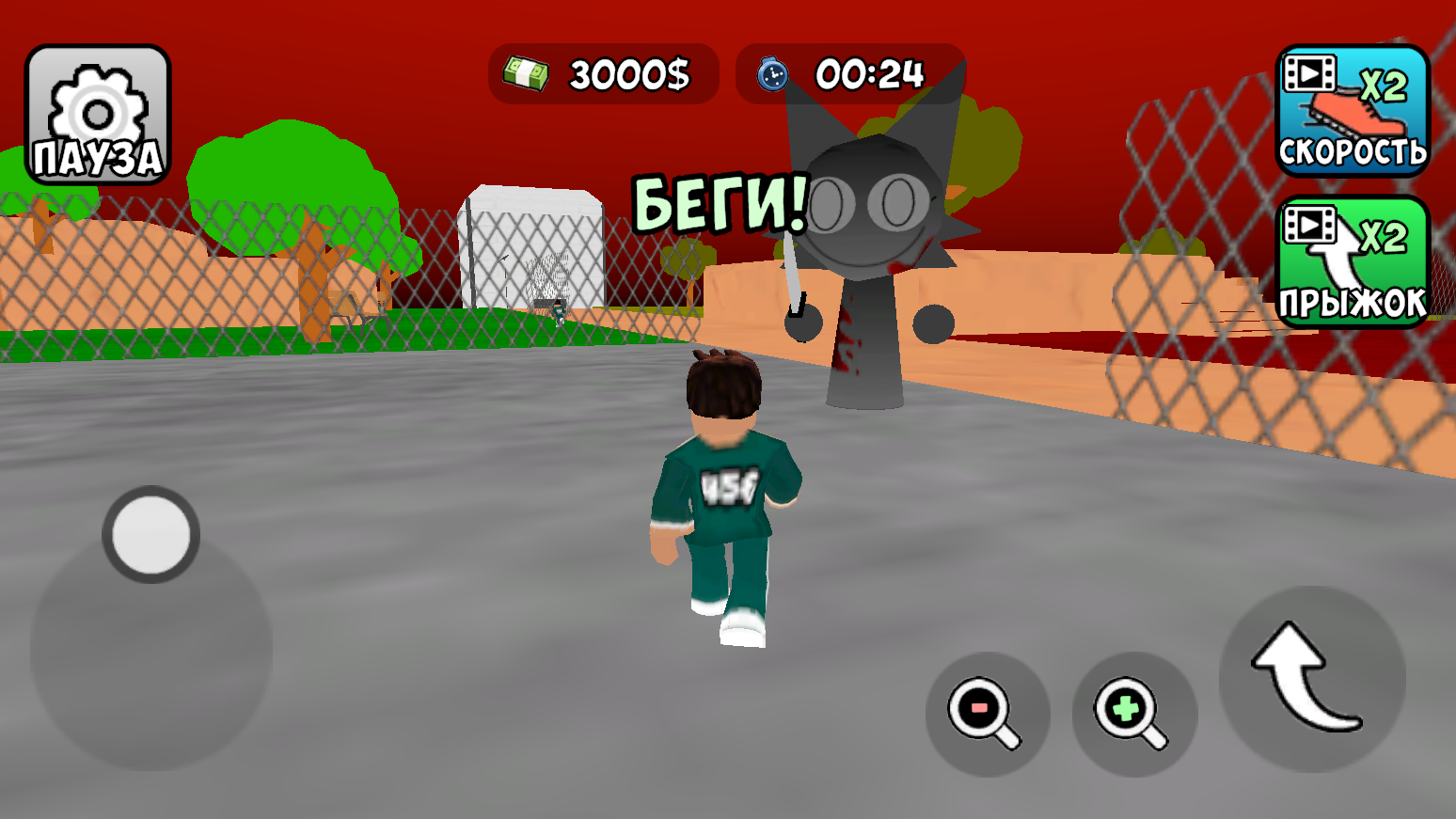This screenshot has height=819, width=1456.
Task: Select the money counter showing 3000$
Action: [605, 73]
